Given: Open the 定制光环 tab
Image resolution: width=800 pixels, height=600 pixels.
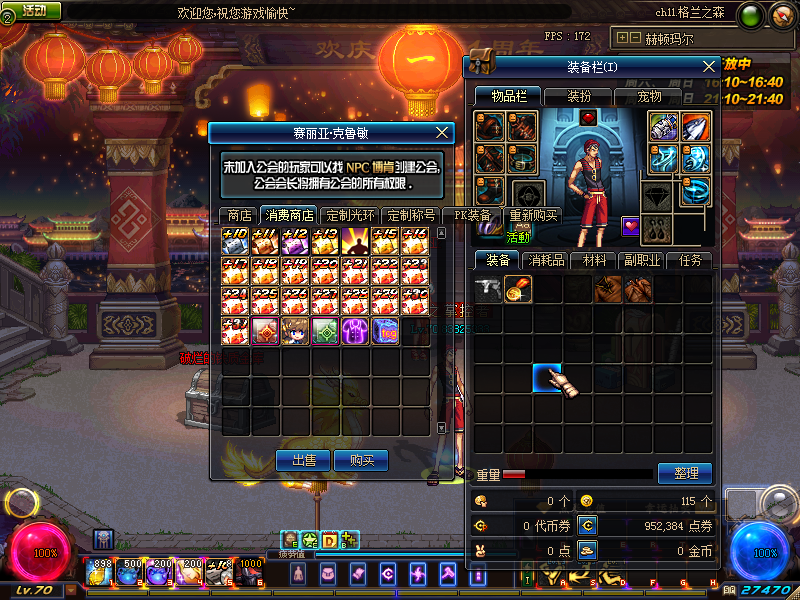Looking at the screenshot, I should (x=351, y=215).
